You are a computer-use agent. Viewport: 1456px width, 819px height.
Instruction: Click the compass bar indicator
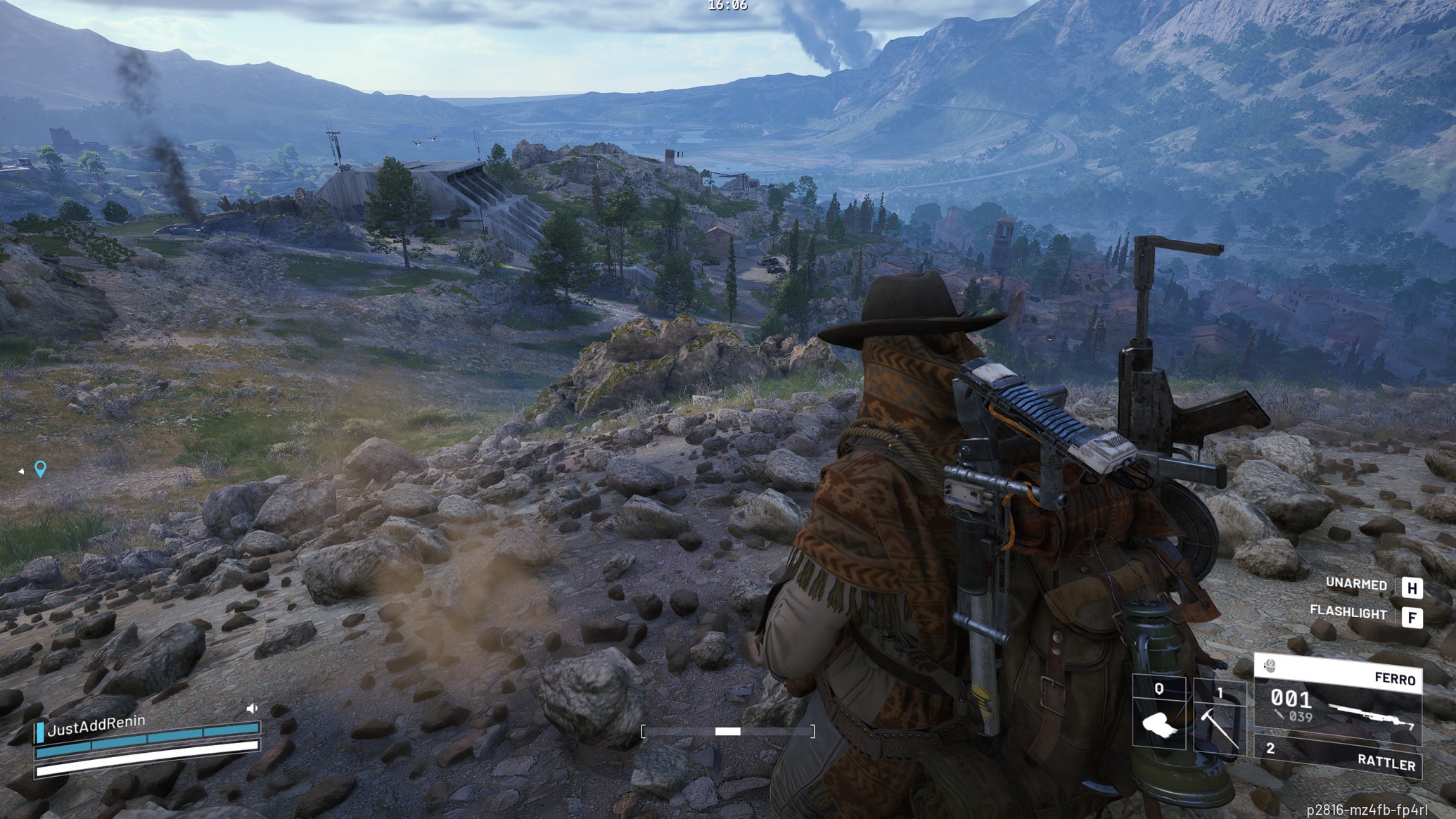click(x=728, y=732)
